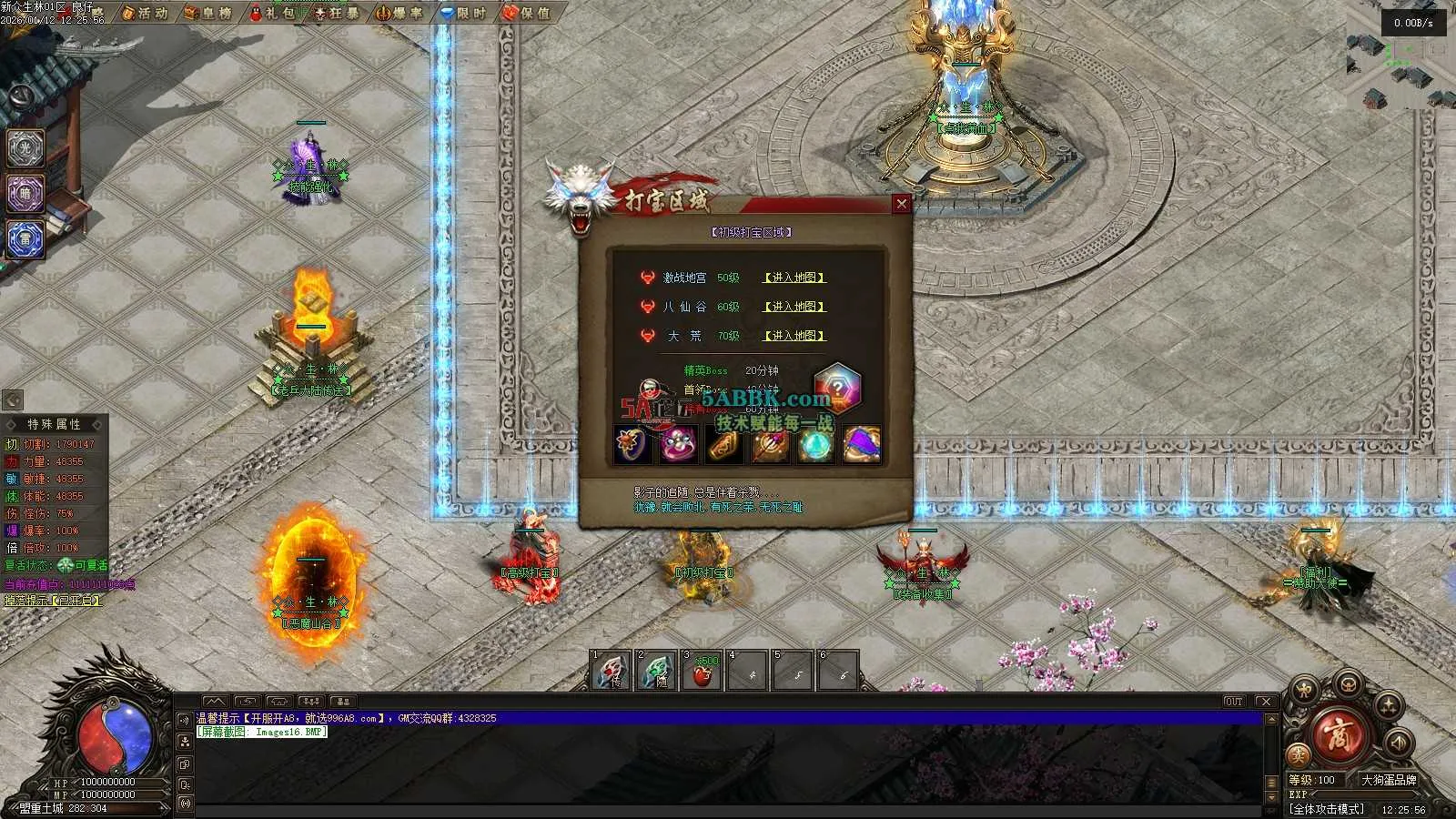Screen dimensions: 1456x819
Task: Open the 限时 limited-time menu
Action: (x=463, y=13)
